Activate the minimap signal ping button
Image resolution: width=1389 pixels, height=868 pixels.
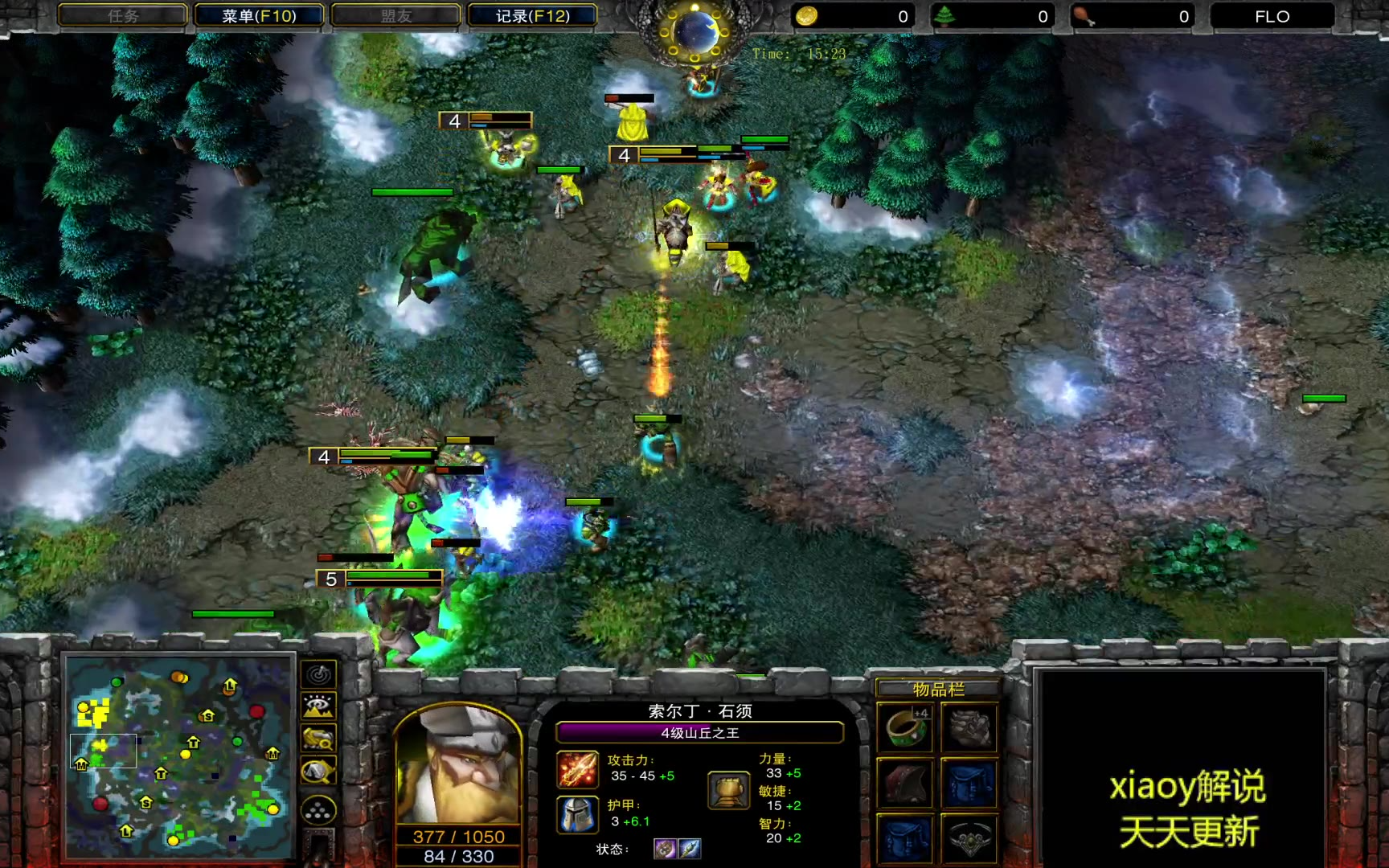(318, 674)
